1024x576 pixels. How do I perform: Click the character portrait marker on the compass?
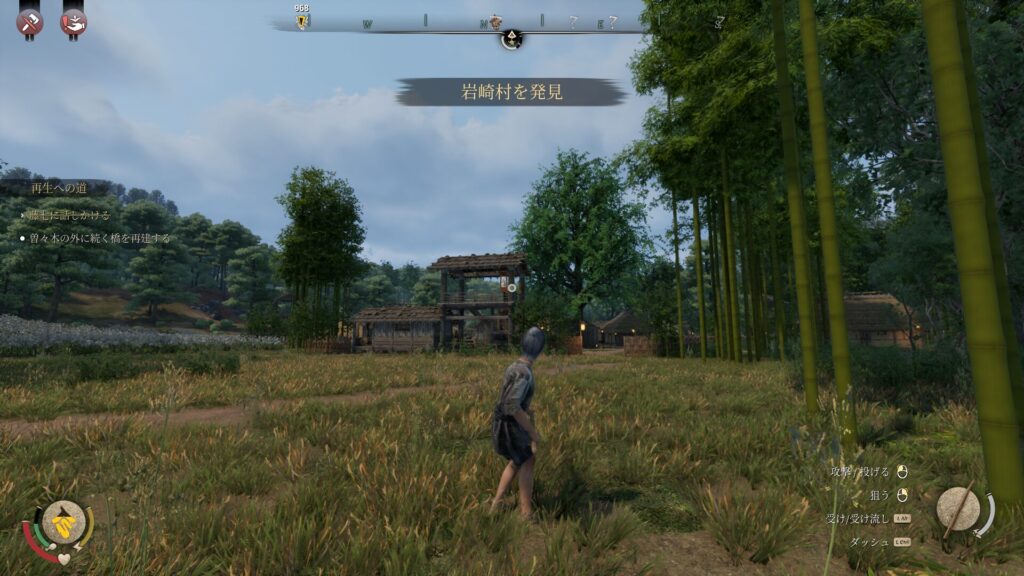495,21
